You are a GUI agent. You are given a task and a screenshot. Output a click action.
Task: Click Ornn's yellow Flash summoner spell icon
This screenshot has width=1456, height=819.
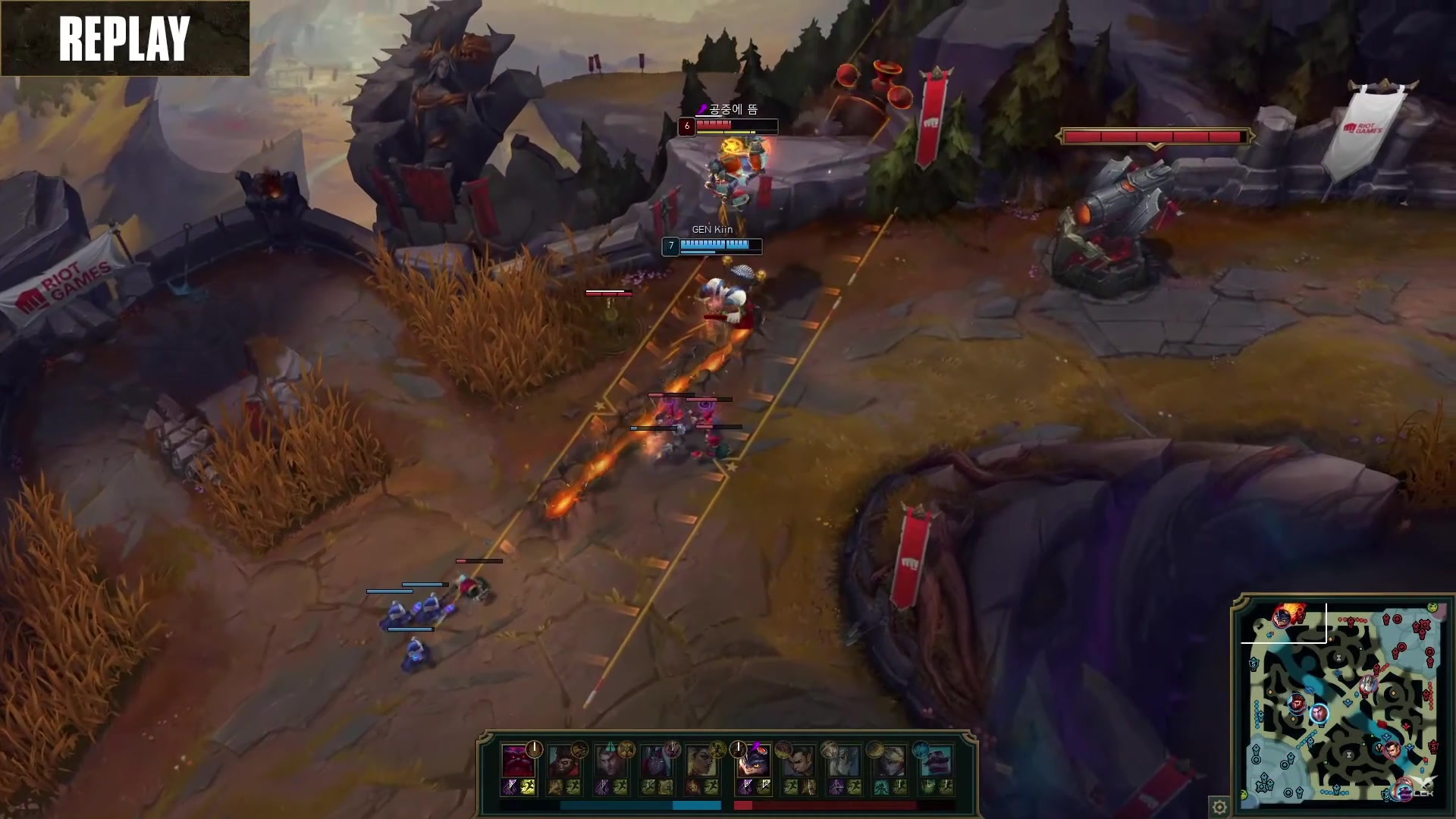coord(527,788)
